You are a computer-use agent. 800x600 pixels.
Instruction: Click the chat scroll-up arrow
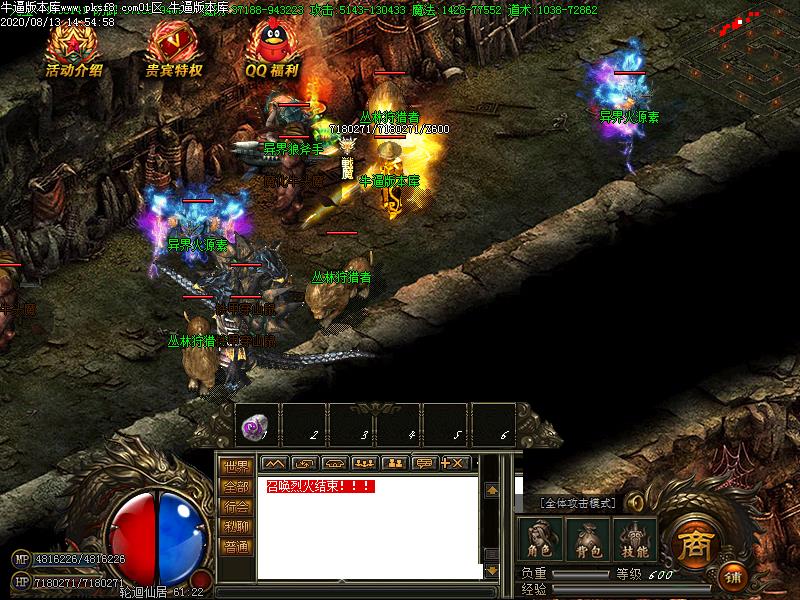click(491, 491)
